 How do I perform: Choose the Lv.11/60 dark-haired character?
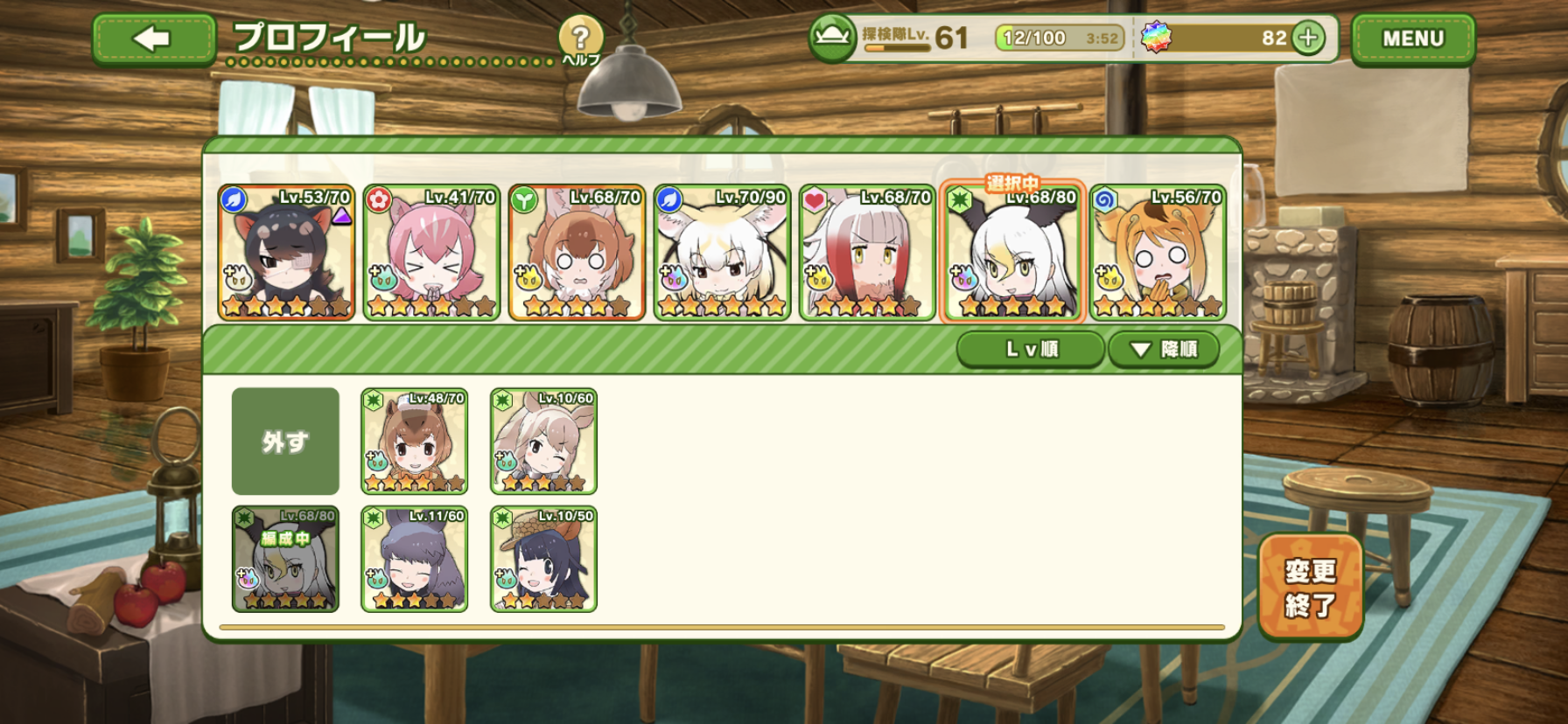tap(415, 560)
